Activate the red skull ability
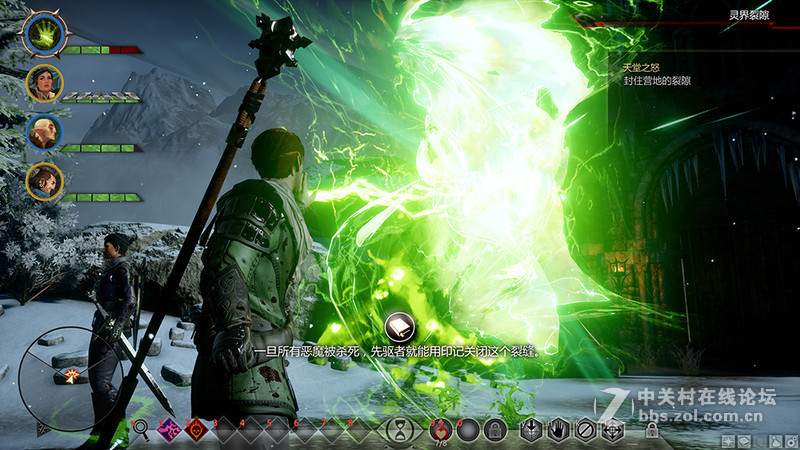 click(x=197, y=430)
